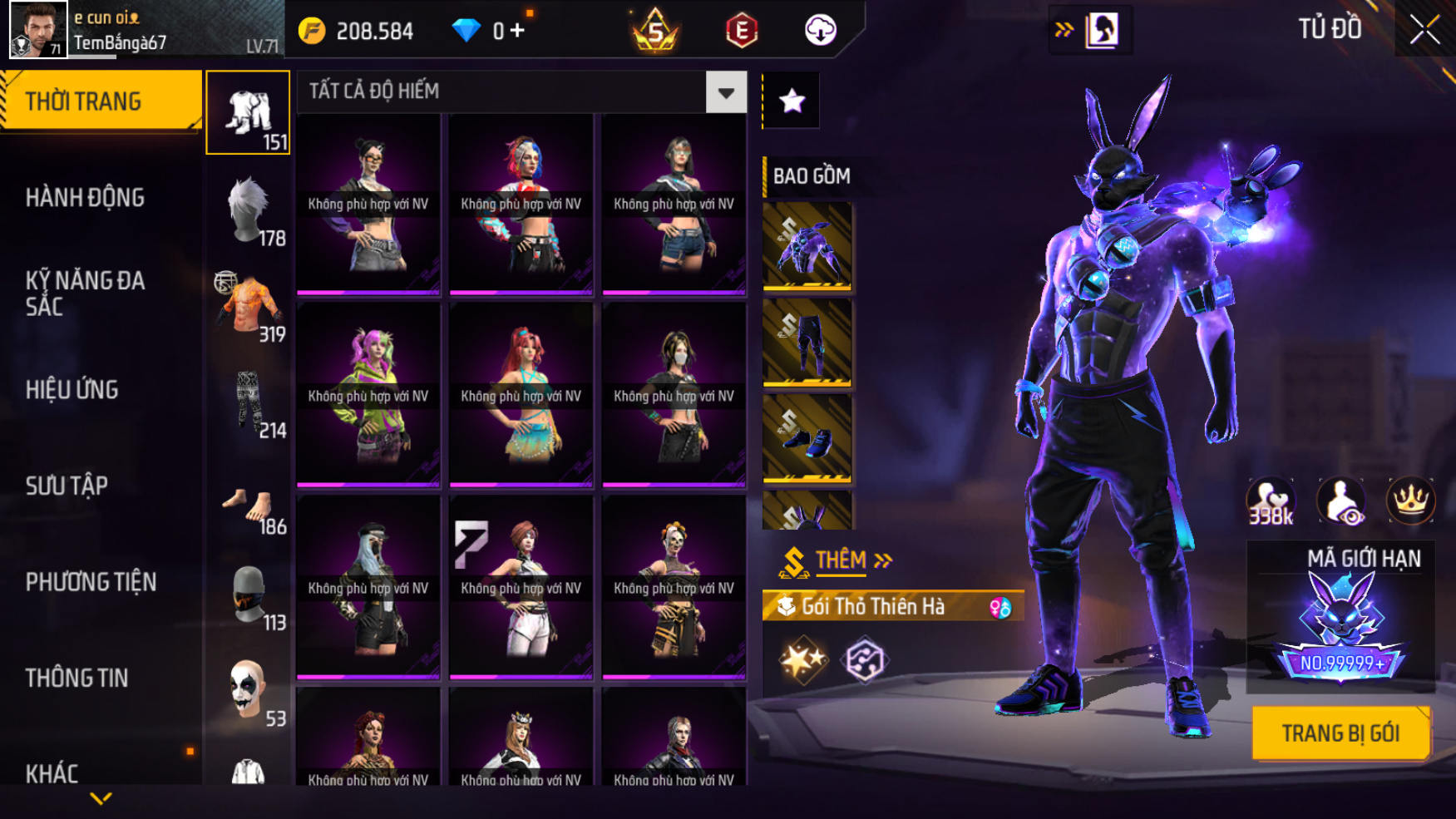Select the Thời Trang tab
This screenshot has width=1456, height=819.
pos(100,101)
